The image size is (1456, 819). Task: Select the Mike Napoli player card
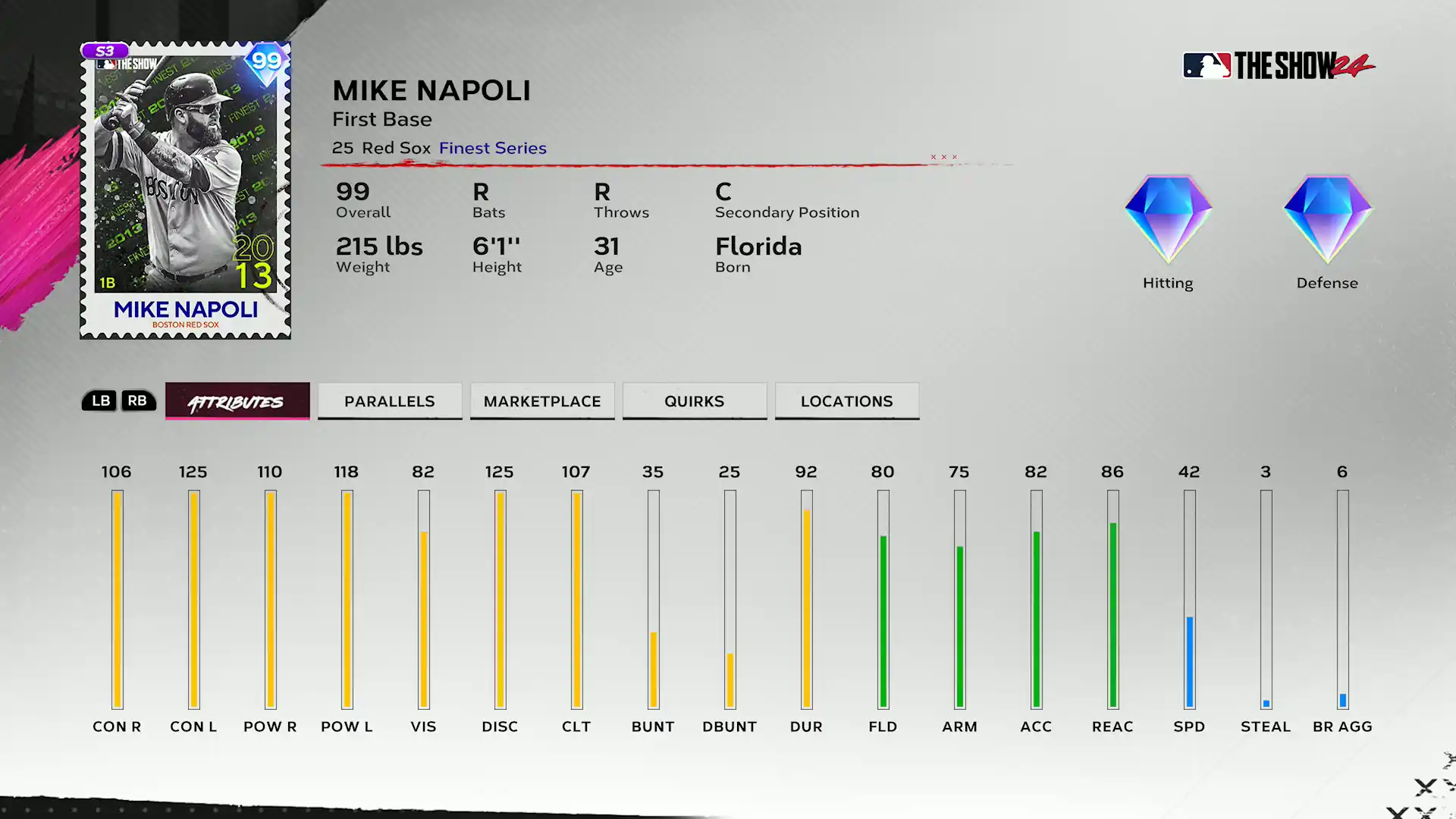[x=185, y=190]
